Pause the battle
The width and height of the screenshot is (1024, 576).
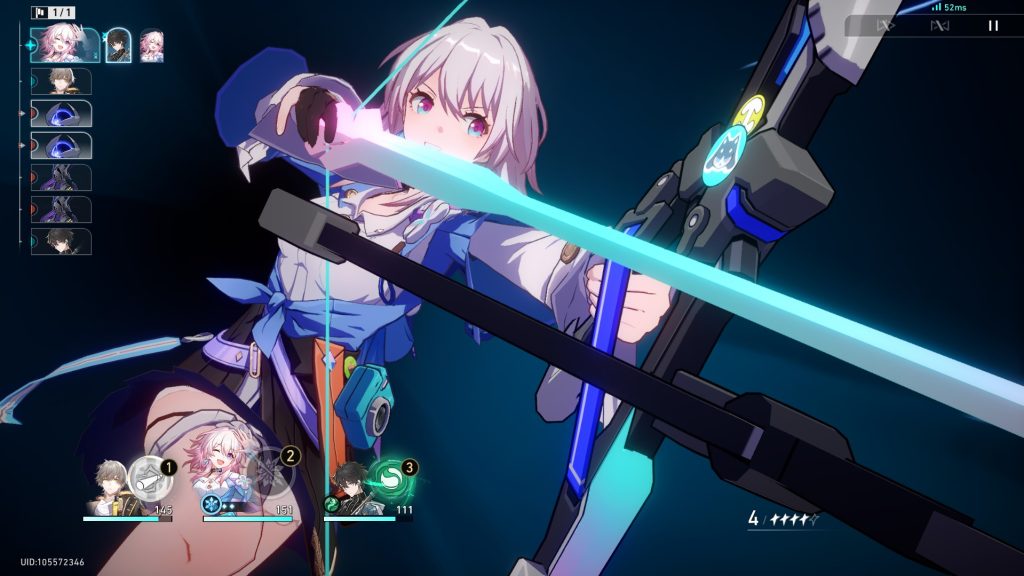click(993, 26)
